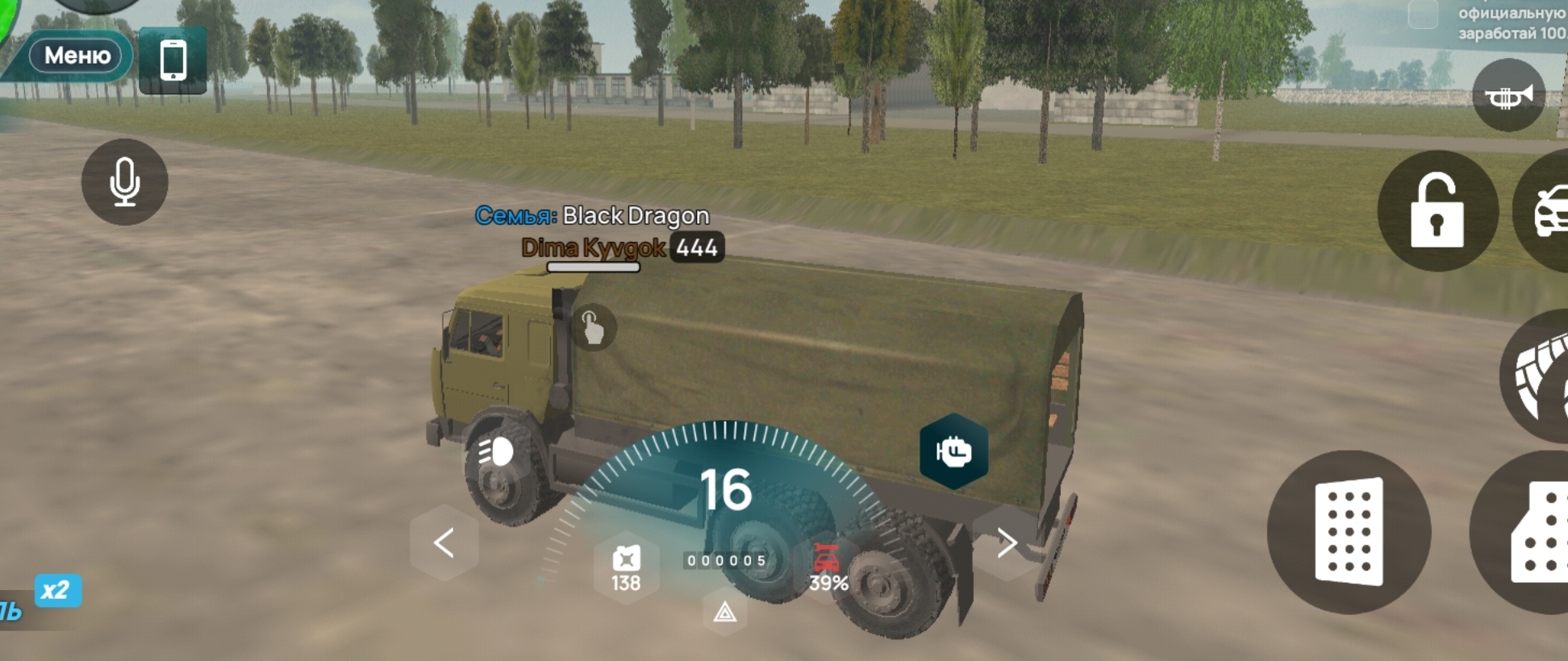This screenshot has width=1568, height=661.
Task: Open the Меню button
Action: [x=77, y=56]
